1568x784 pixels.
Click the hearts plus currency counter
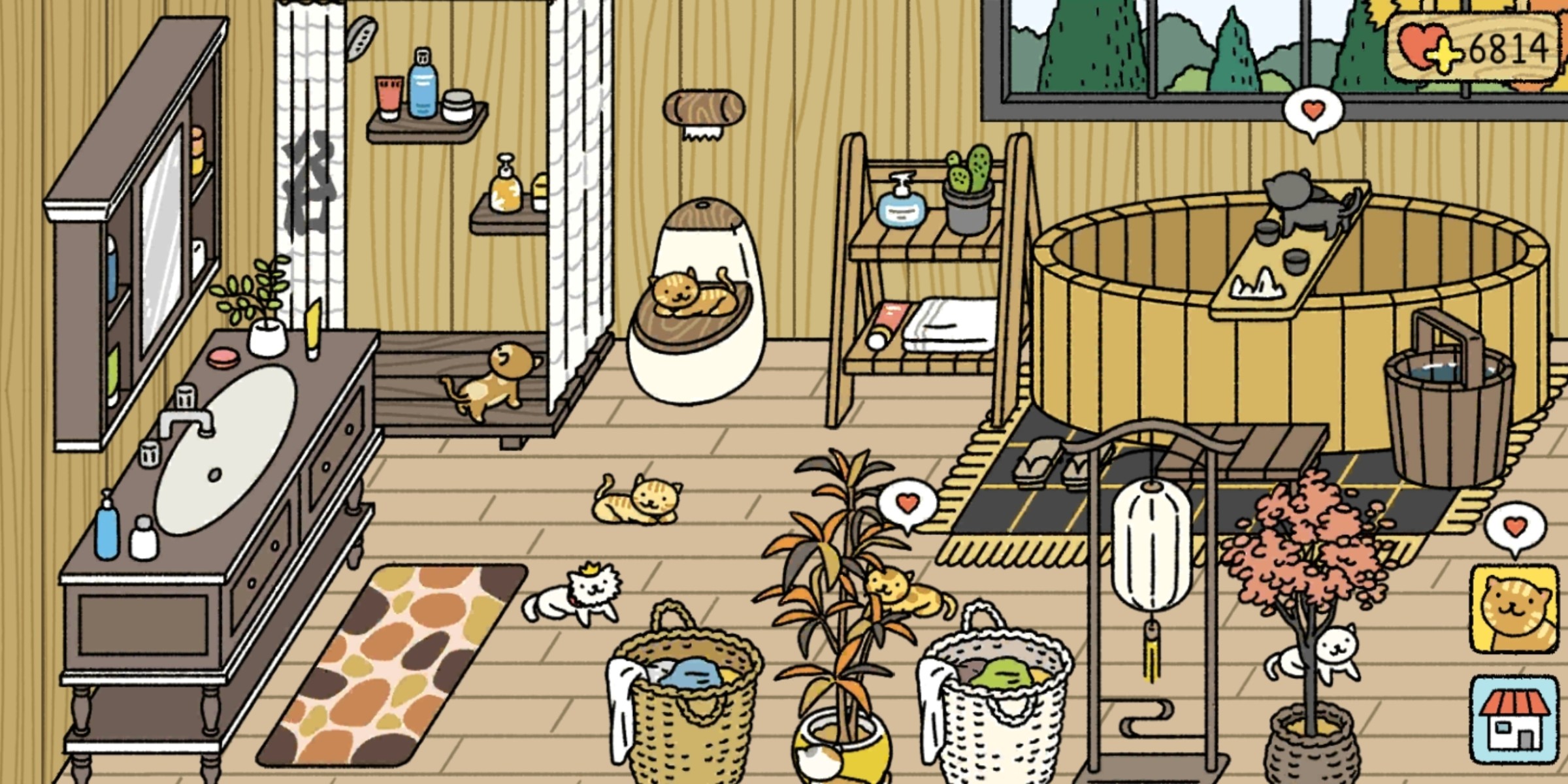click(x=1474, y=48)
